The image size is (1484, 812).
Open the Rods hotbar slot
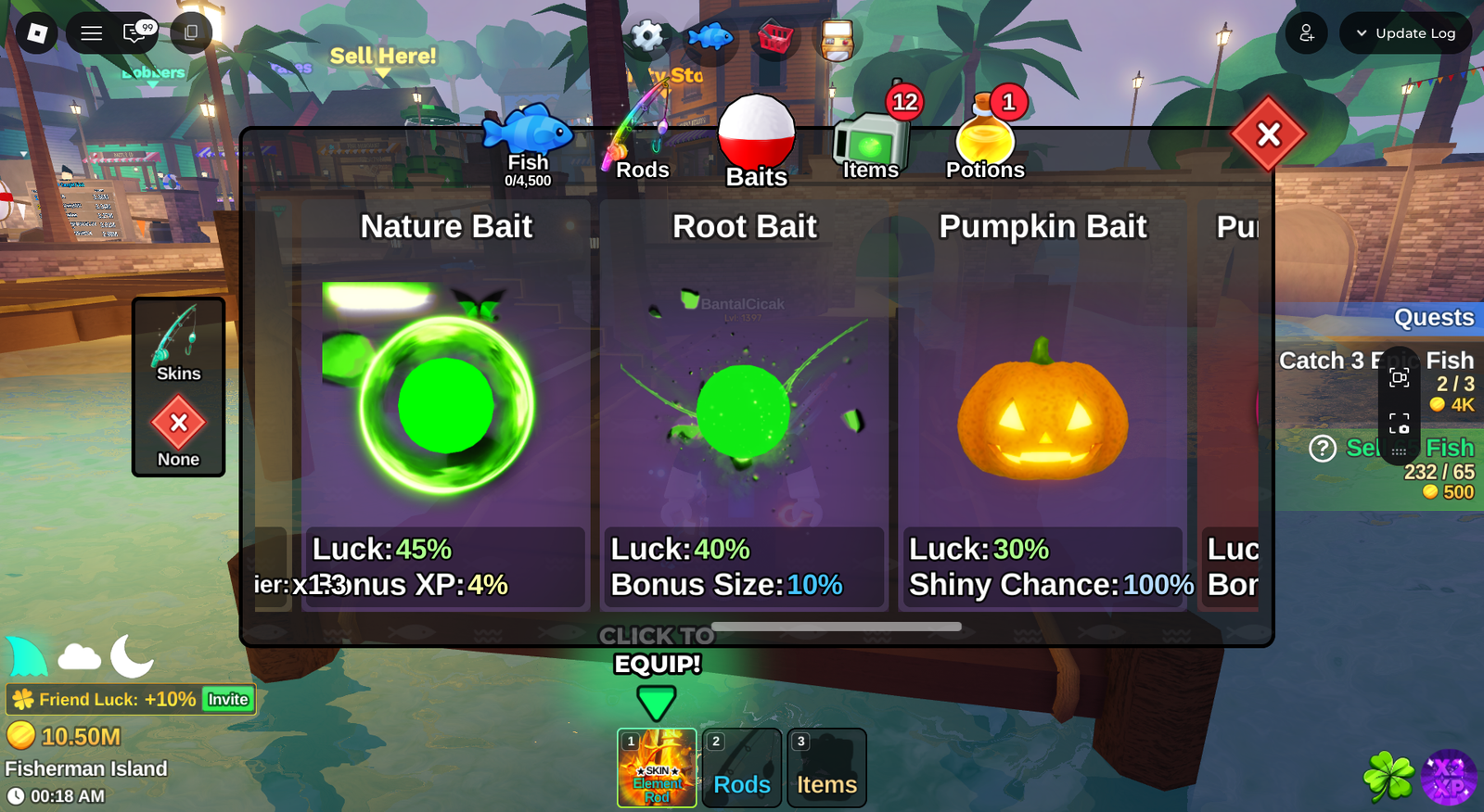pyautogui.click(x=742, y=768)
